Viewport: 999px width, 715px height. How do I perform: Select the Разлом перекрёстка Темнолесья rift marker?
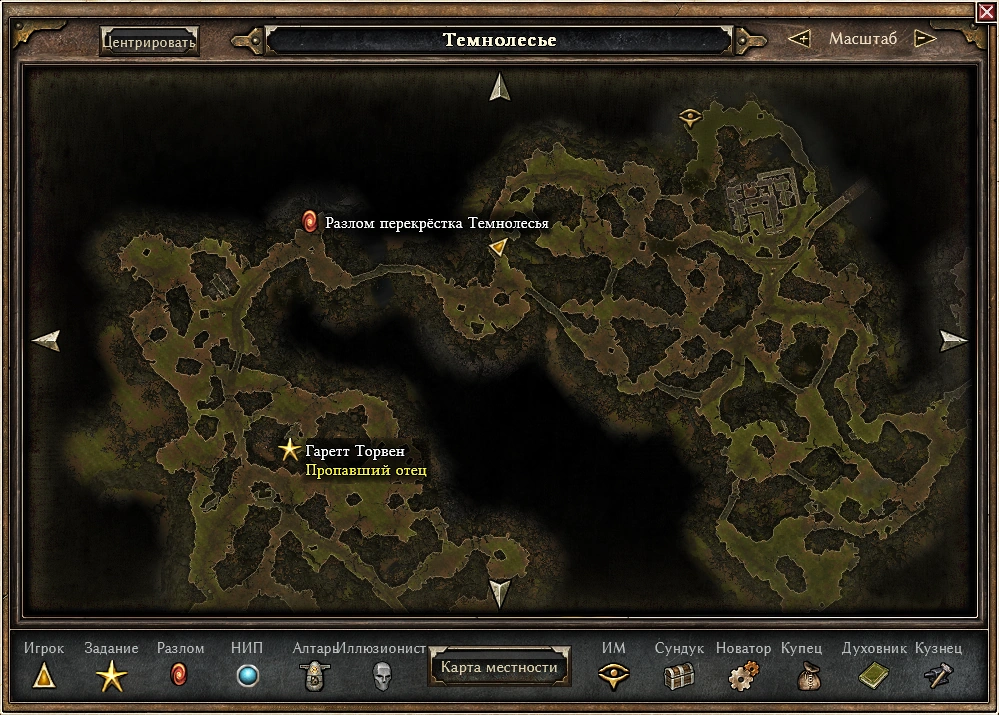(310, 221)
